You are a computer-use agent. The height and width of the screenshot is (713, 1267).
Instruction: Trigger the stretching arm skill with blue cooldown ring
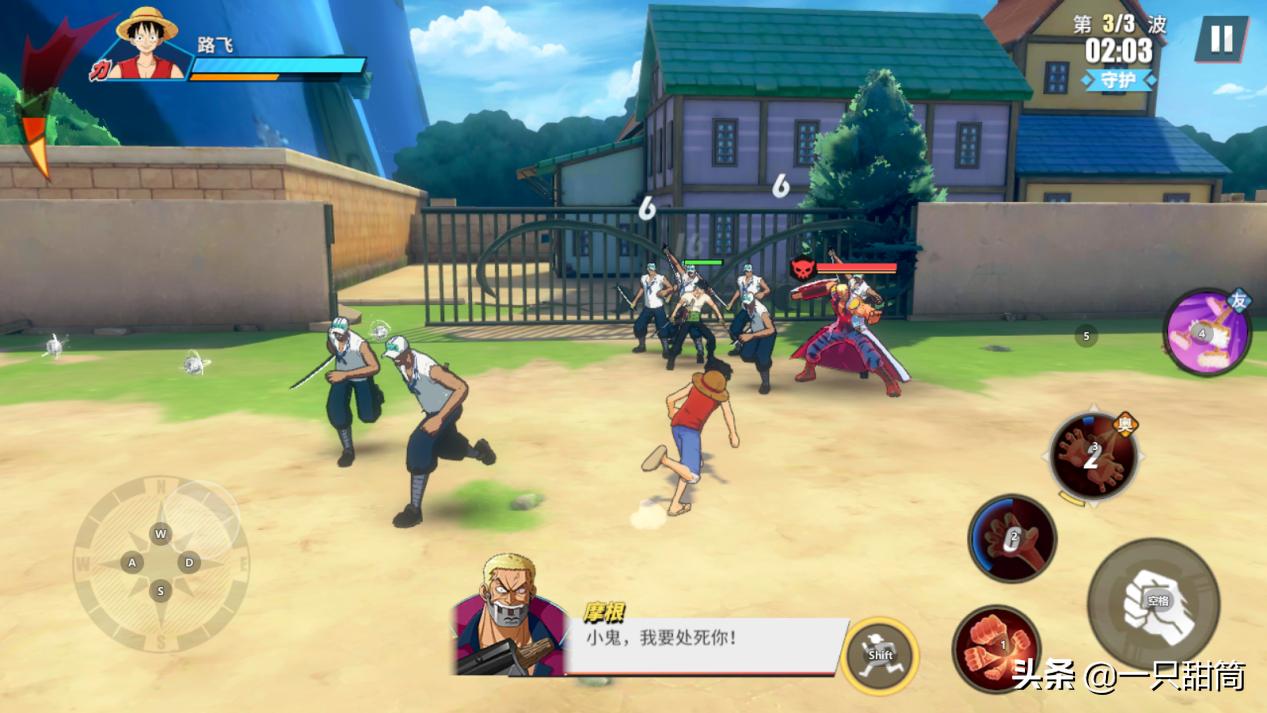(1012, 539)
